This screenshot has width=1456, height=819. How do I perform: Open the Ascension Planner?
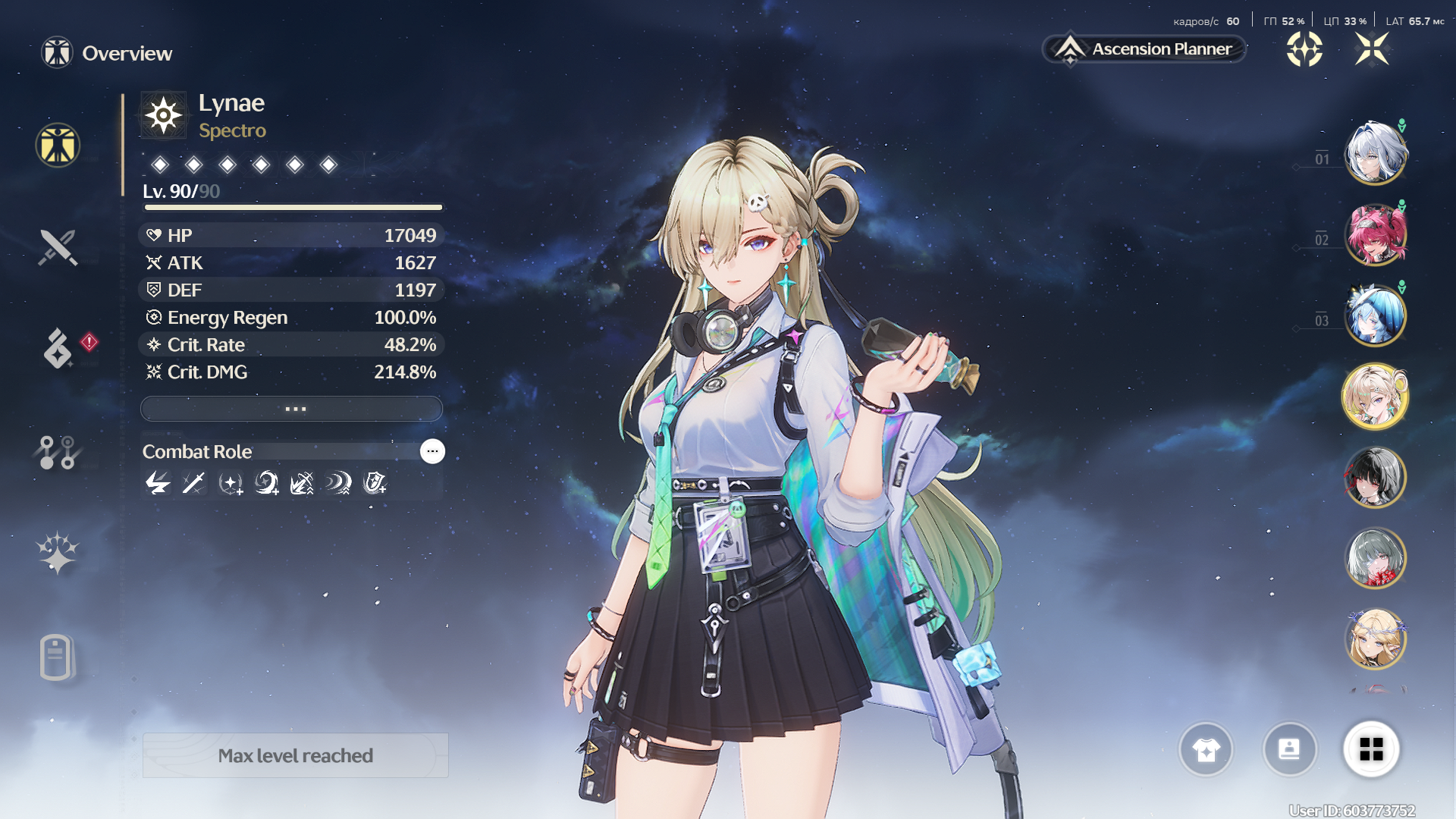pos(1146,49)
